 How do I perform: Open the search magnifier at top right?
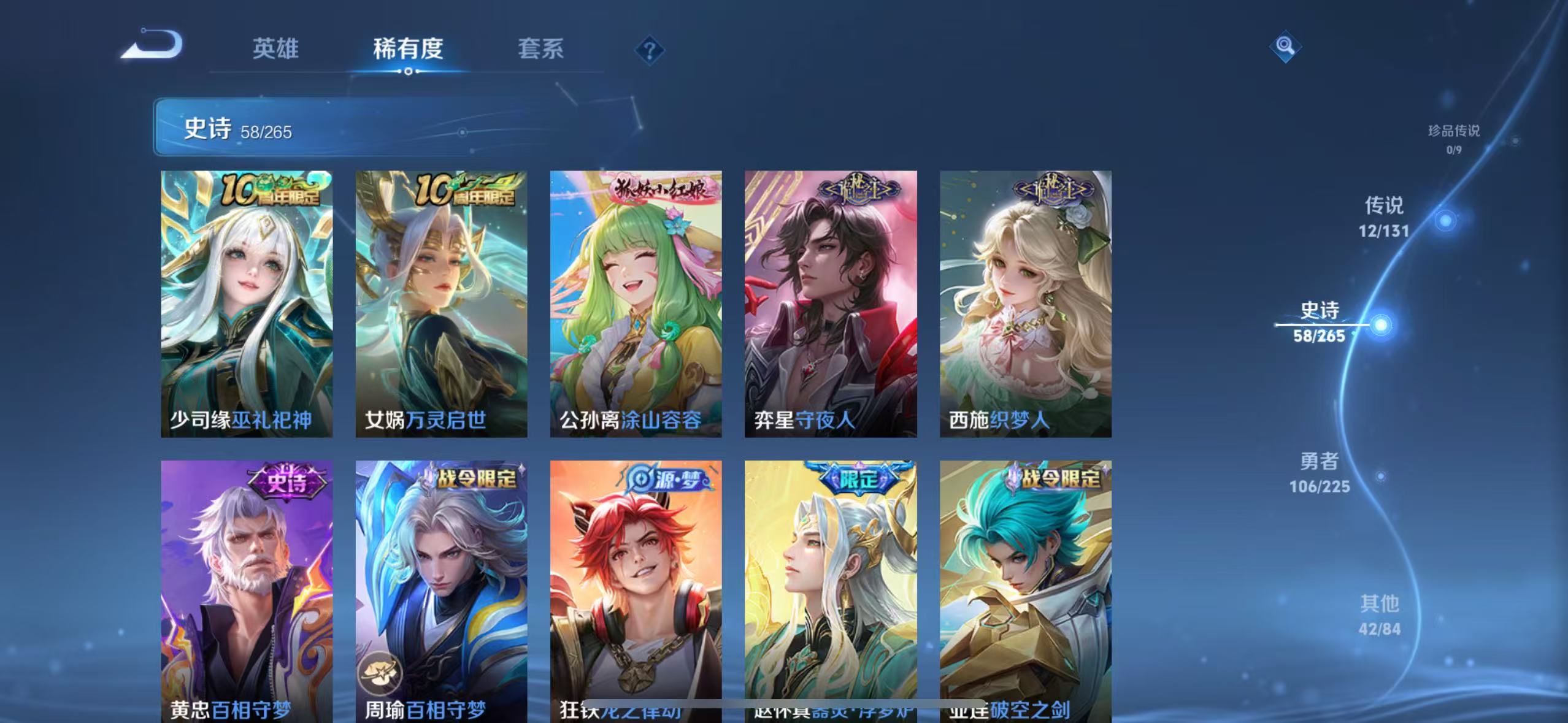coord(1285,46)
